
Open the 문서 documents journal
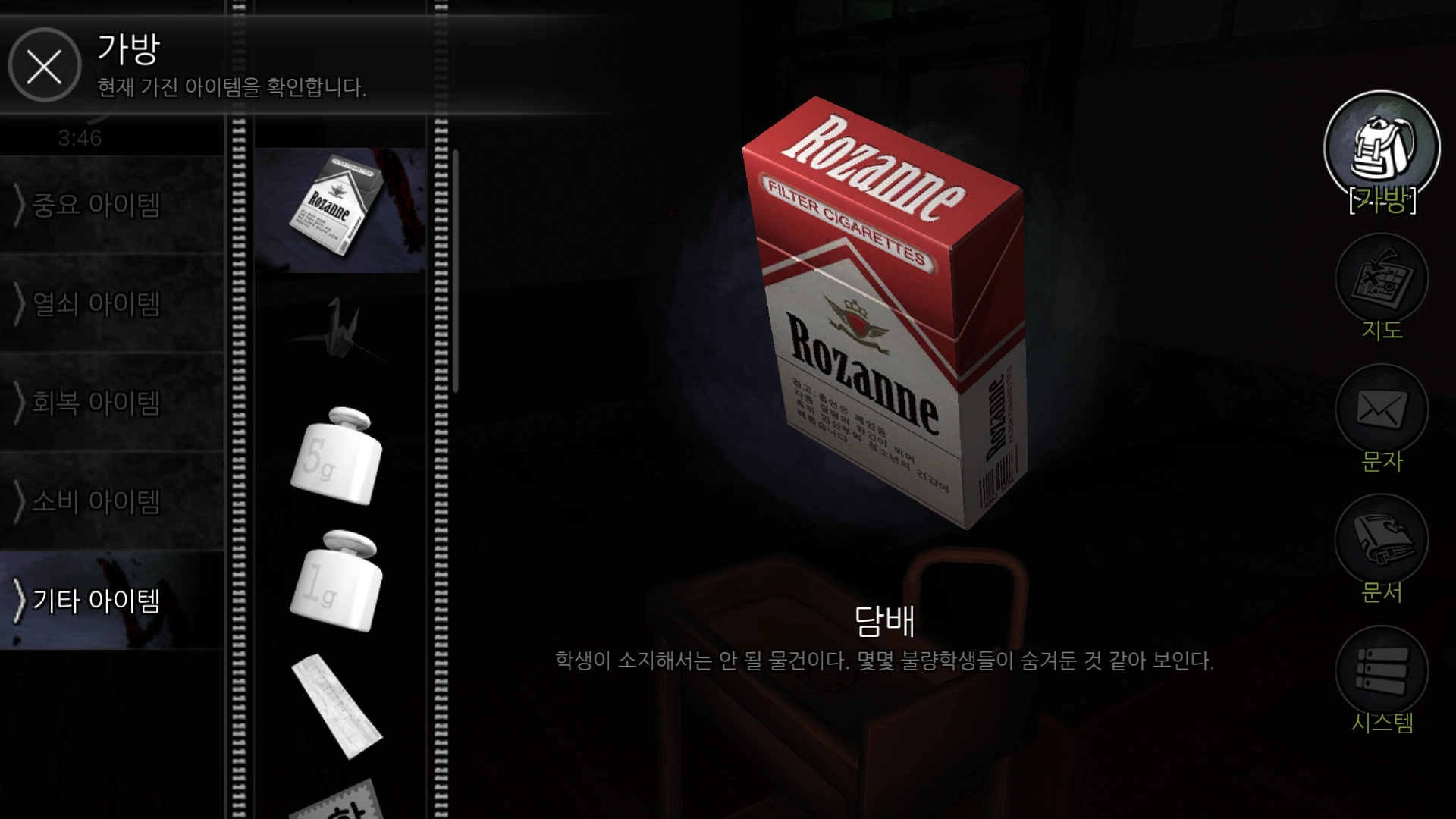coord(1381,541)
